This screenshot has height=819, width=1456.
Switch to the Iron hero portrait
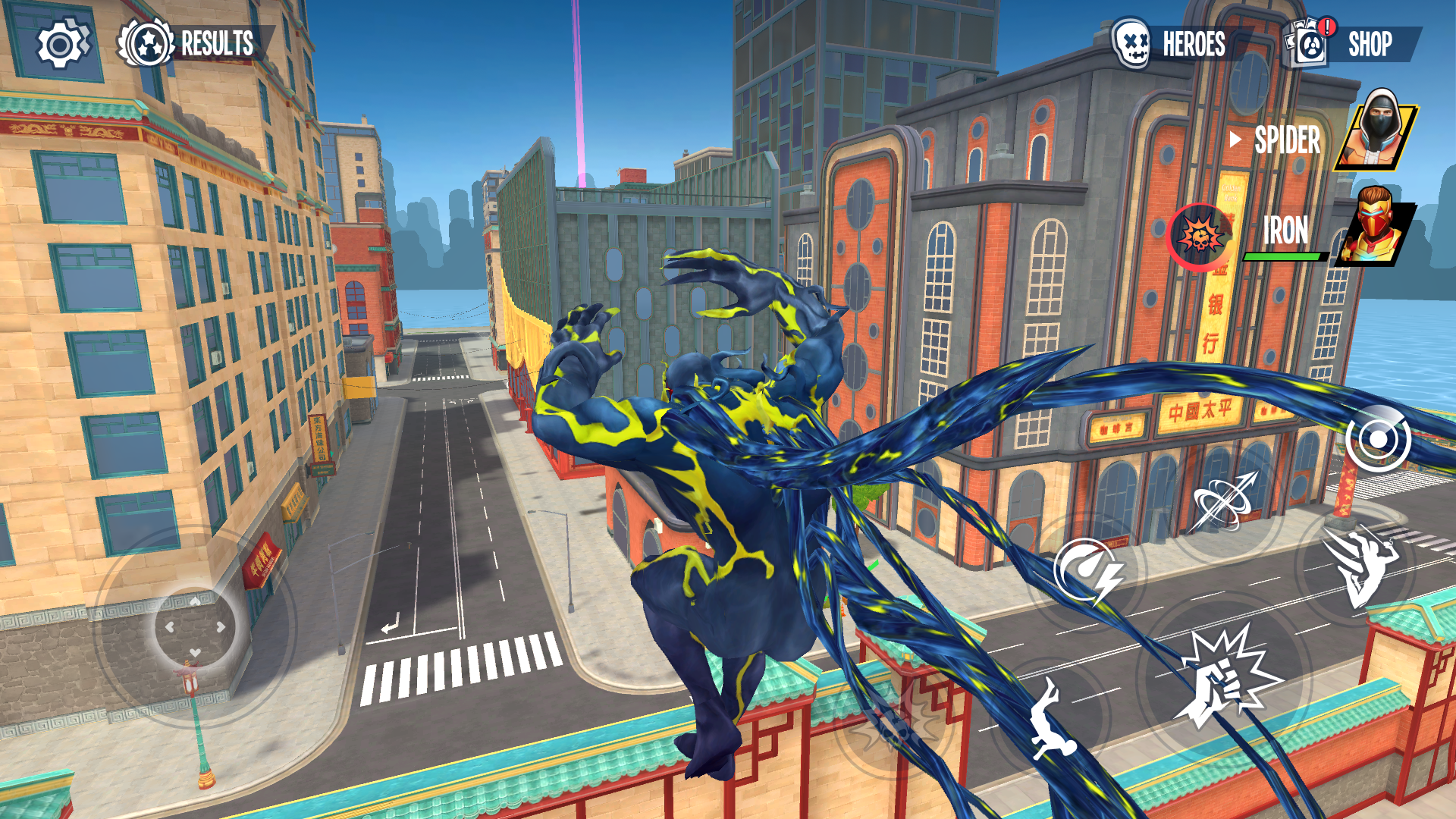[x=1373, y=226]
